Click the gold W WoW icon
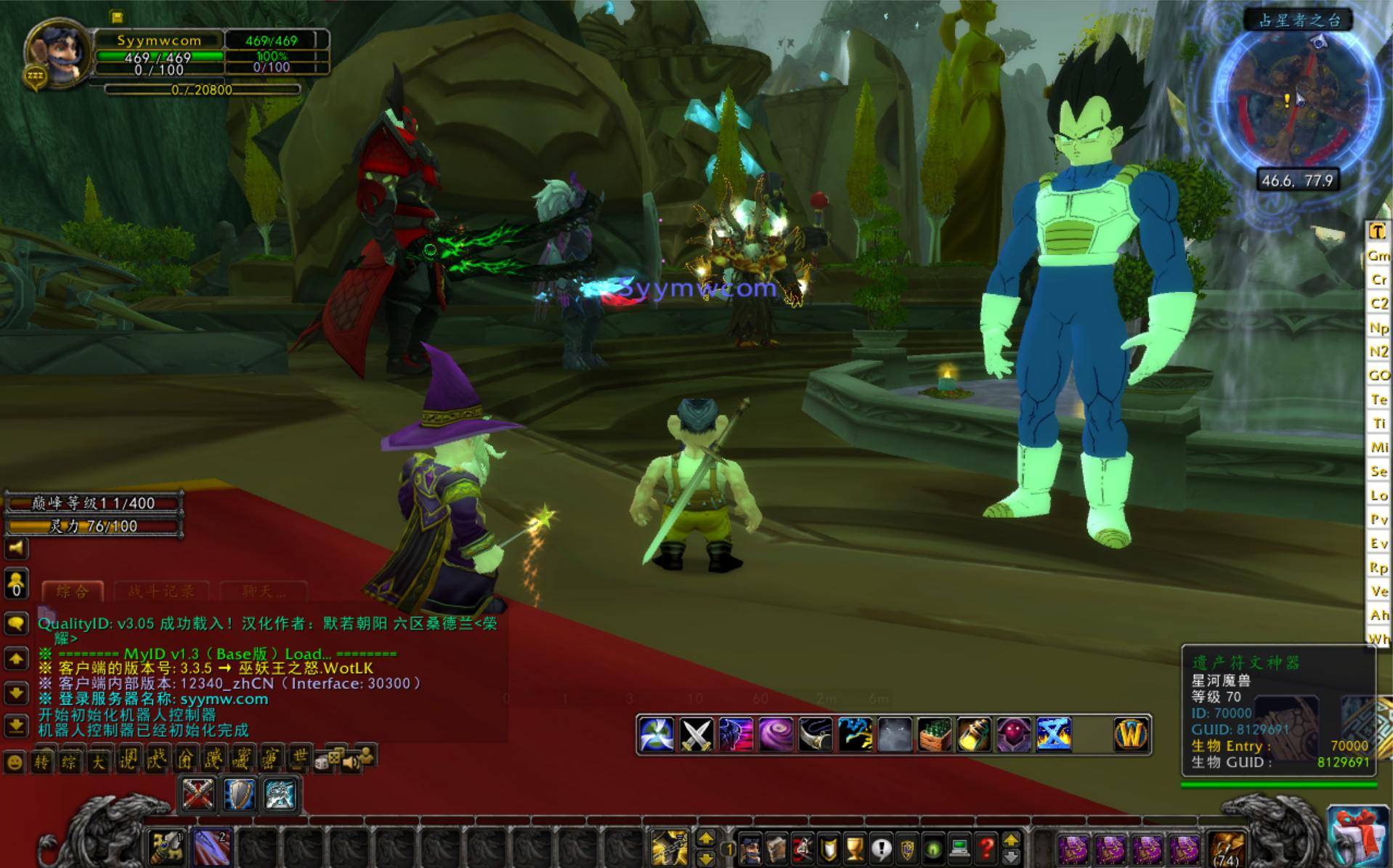 1131,735
